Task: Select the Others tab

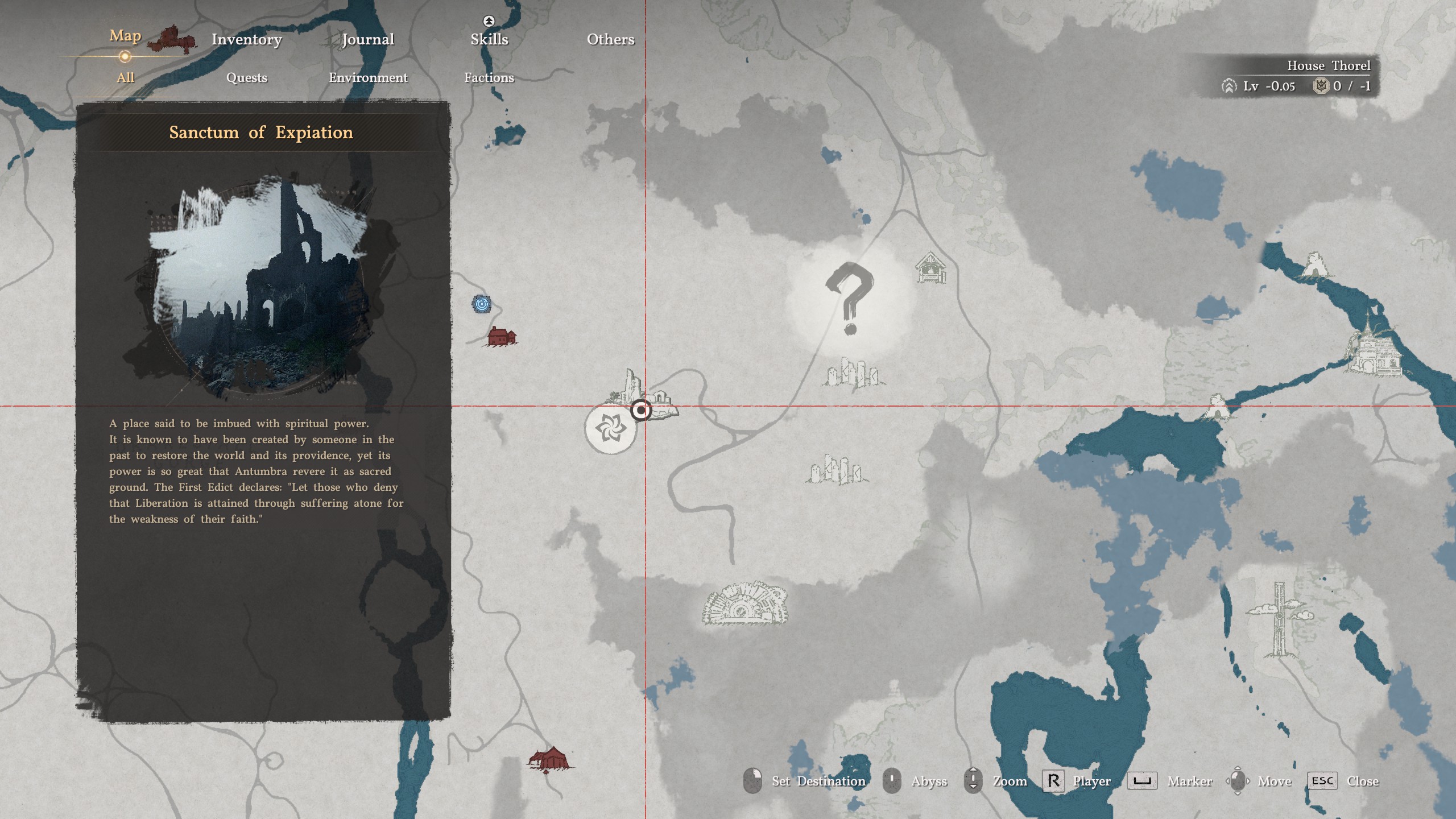Action: pyautogui.click(x=610, y=39)
